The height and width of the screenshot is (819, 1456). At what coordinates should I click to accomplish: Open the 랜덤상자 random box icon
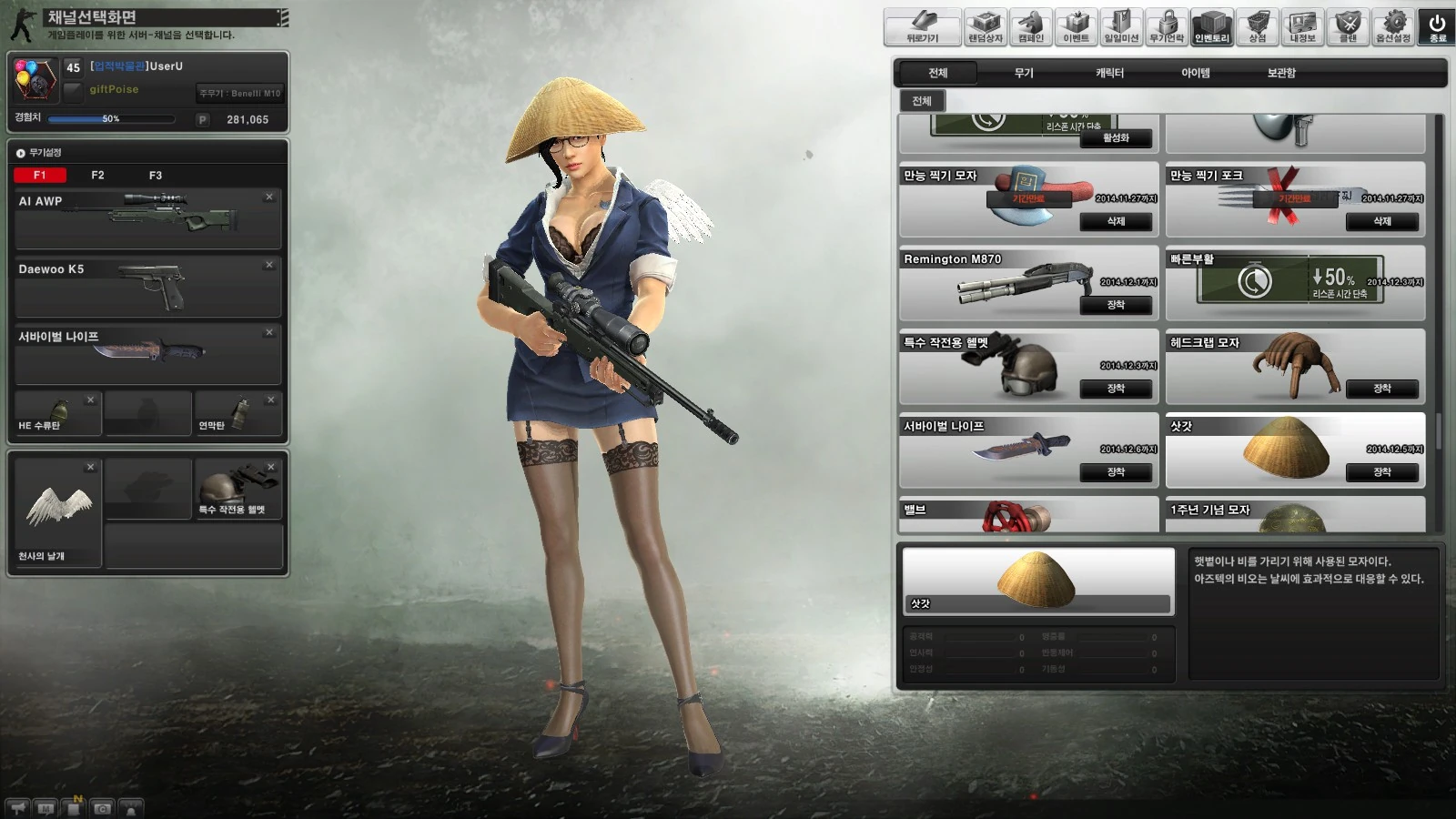coord(986,23)
